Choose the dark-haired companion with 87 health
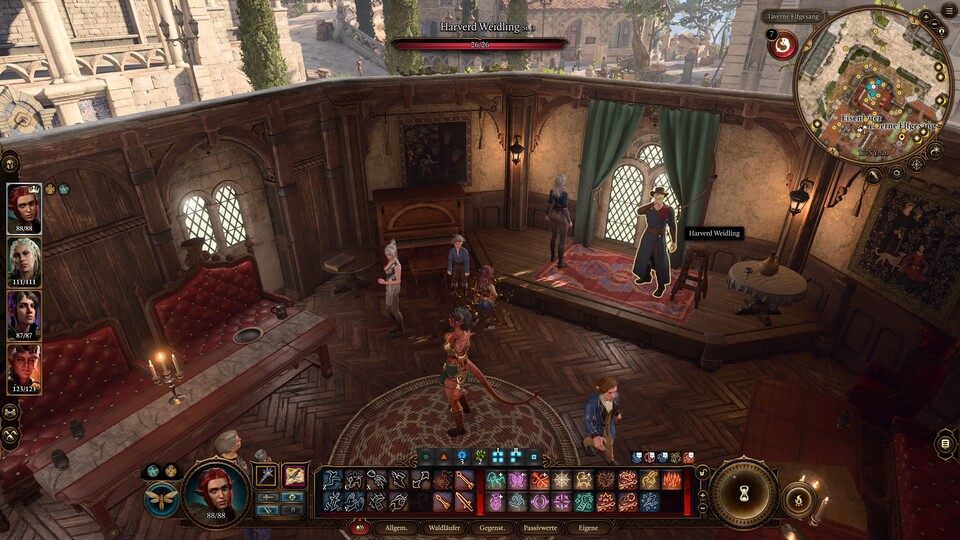Image resolution: width=960 pixels, height=540 pixels. coord(24,314)
